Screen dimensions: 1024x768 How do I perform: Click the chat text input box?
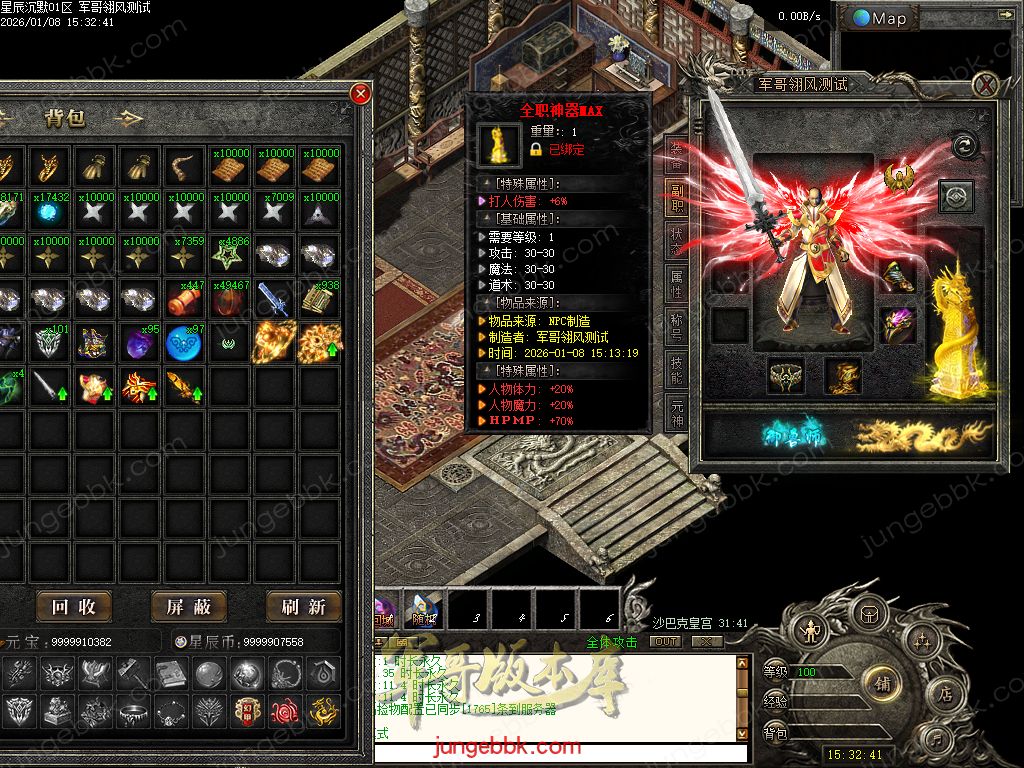pyautogui.click(x=560, y=754)
